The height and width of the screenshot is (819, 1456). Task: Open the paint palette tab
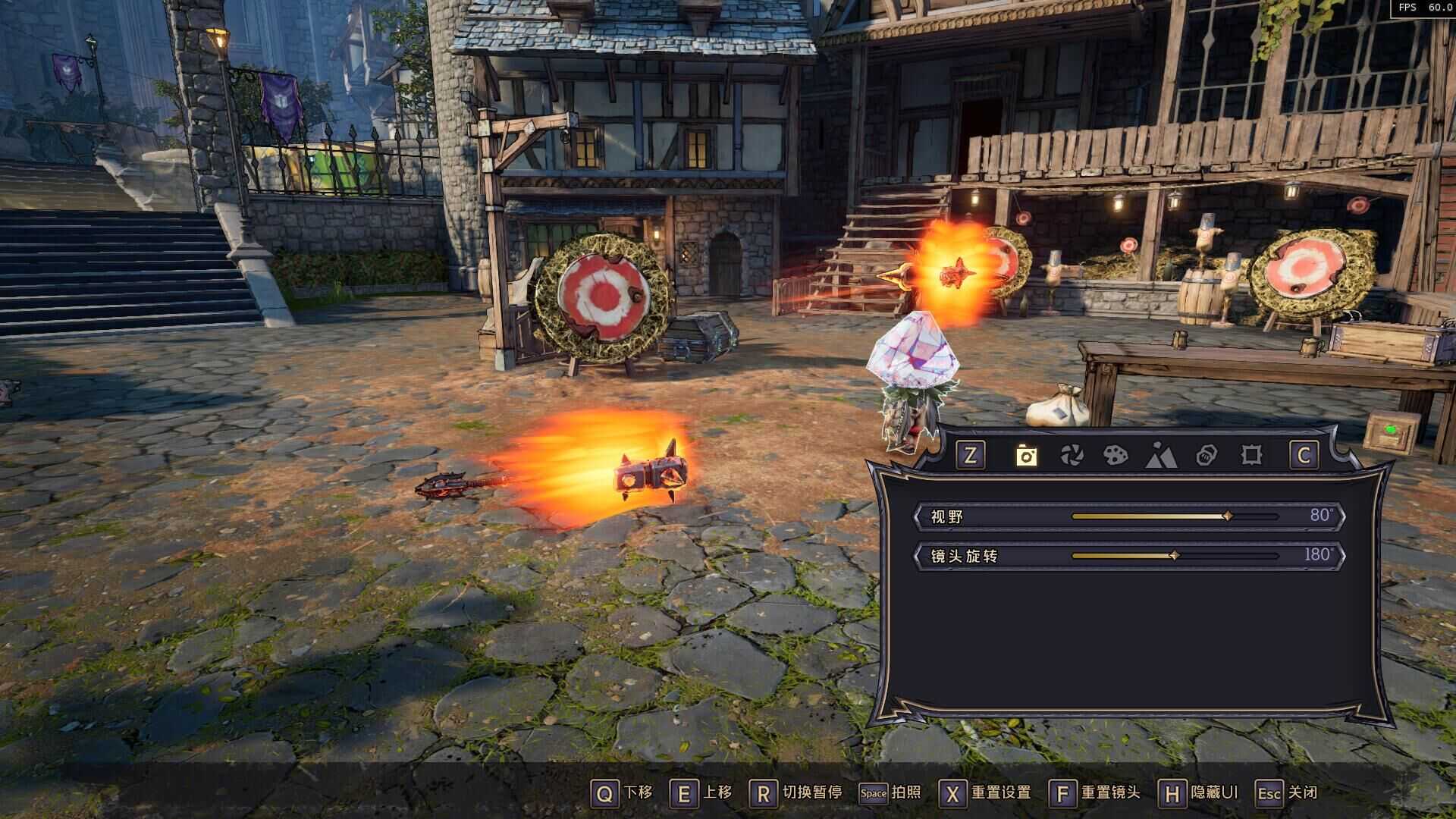[x=1116, y=455]
